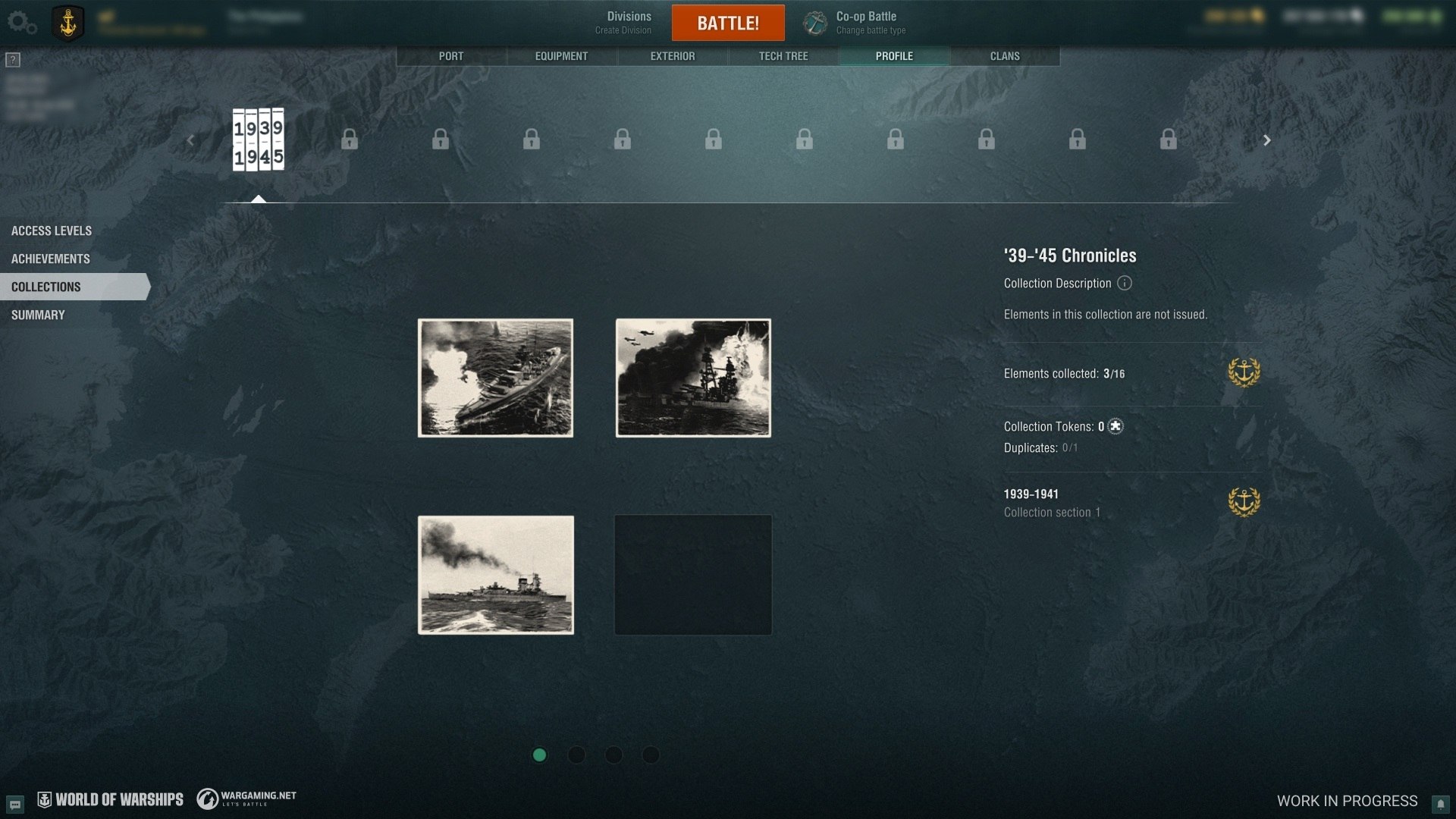The image size is (1456, 819).
Task: Show next collections with the right arrow
Action: (1266, 140)
